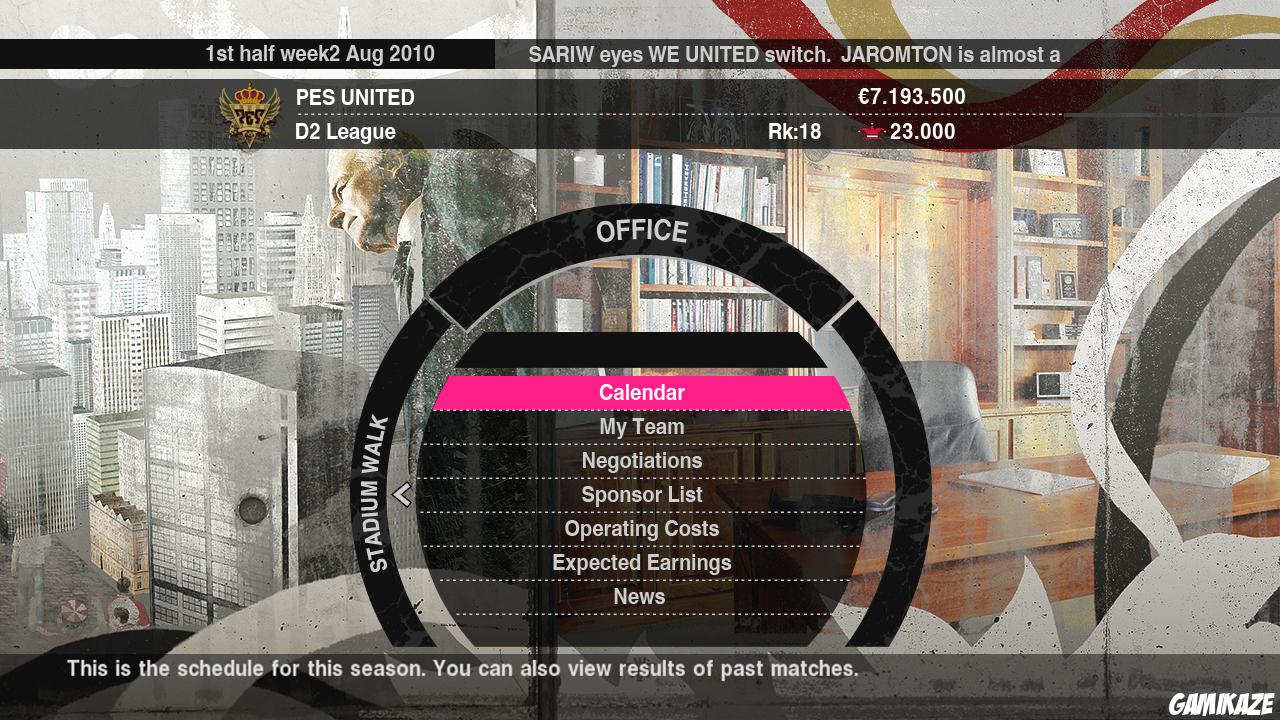View the Operating Costs page

(x=642, y=528)
